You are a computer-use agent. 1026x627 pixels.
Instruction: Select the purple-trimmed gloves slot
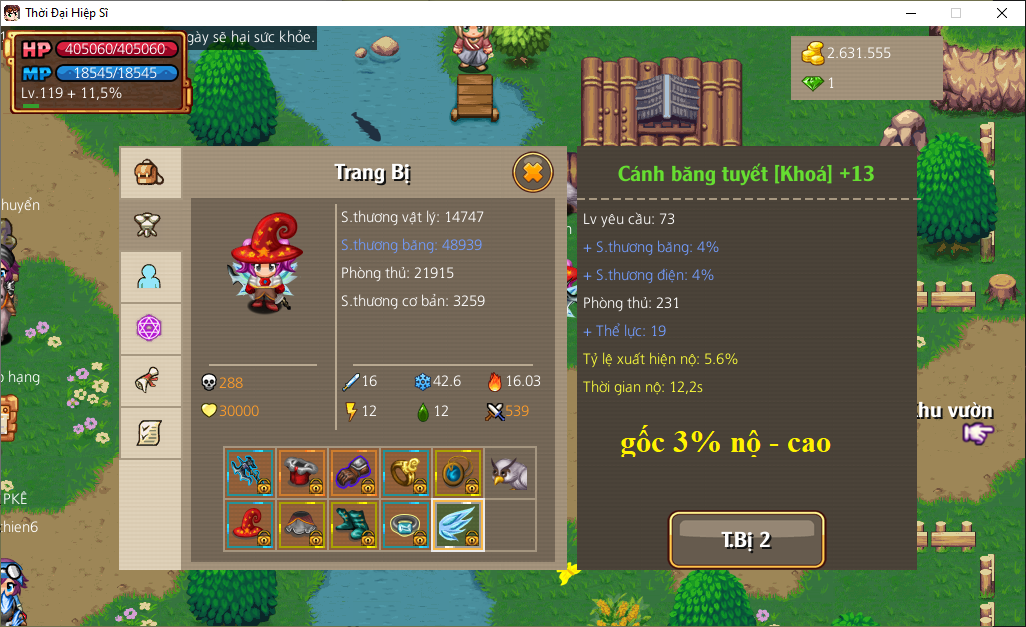pyautogui.click(x=354, y=473)
